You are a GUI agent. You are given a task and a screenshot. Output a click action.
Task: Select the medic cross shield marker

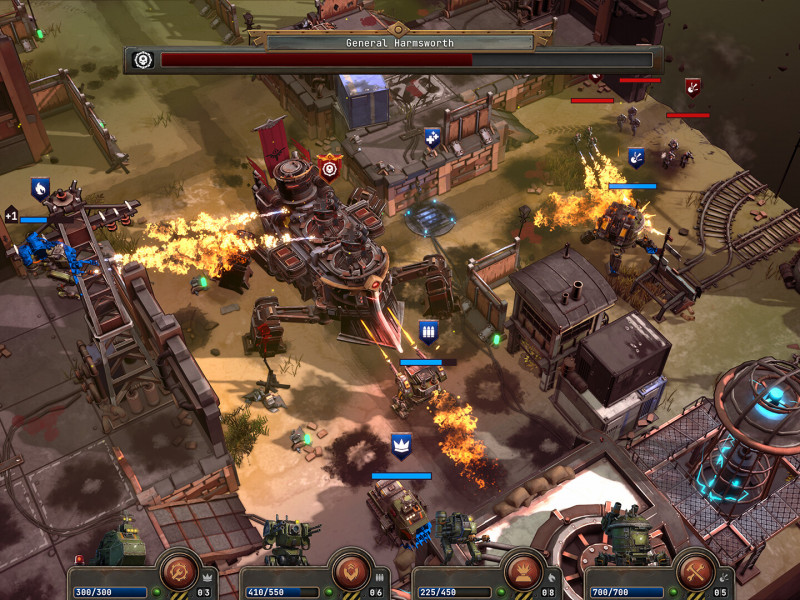pyautogui.click(x=432, y=137)
